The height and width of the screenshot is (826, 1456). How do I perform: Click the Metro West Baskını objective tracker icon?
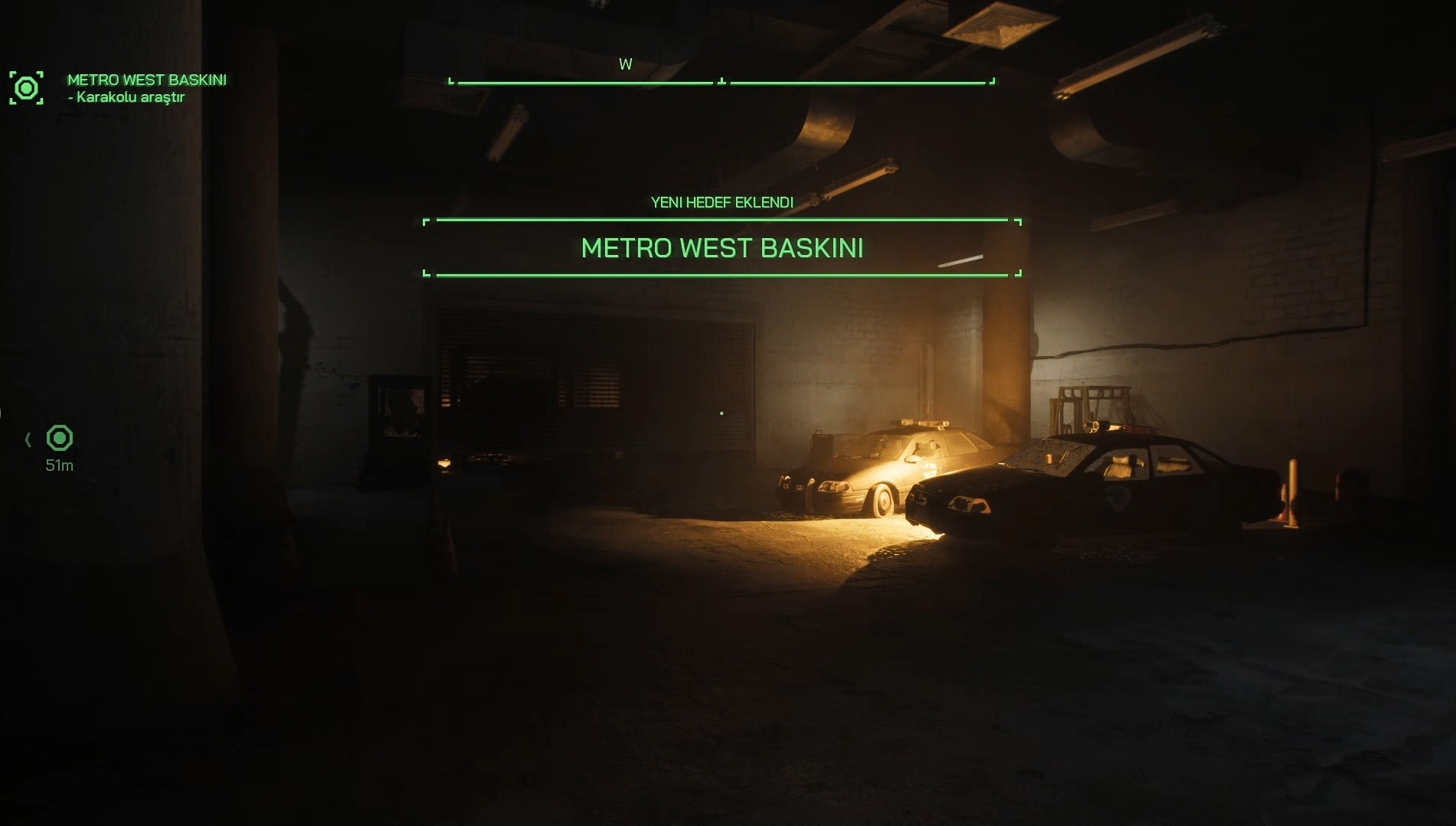[x=26, y=88]
